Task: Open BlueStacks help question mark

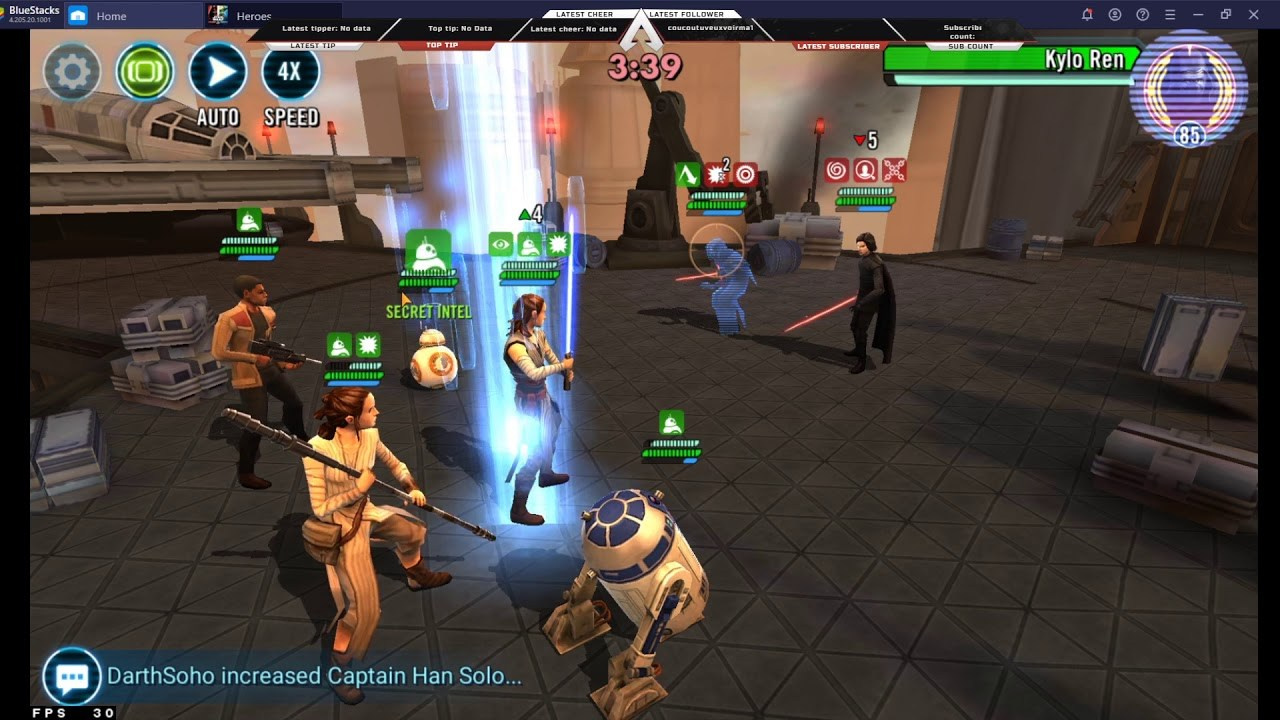Action: (x=1140, y=15)
